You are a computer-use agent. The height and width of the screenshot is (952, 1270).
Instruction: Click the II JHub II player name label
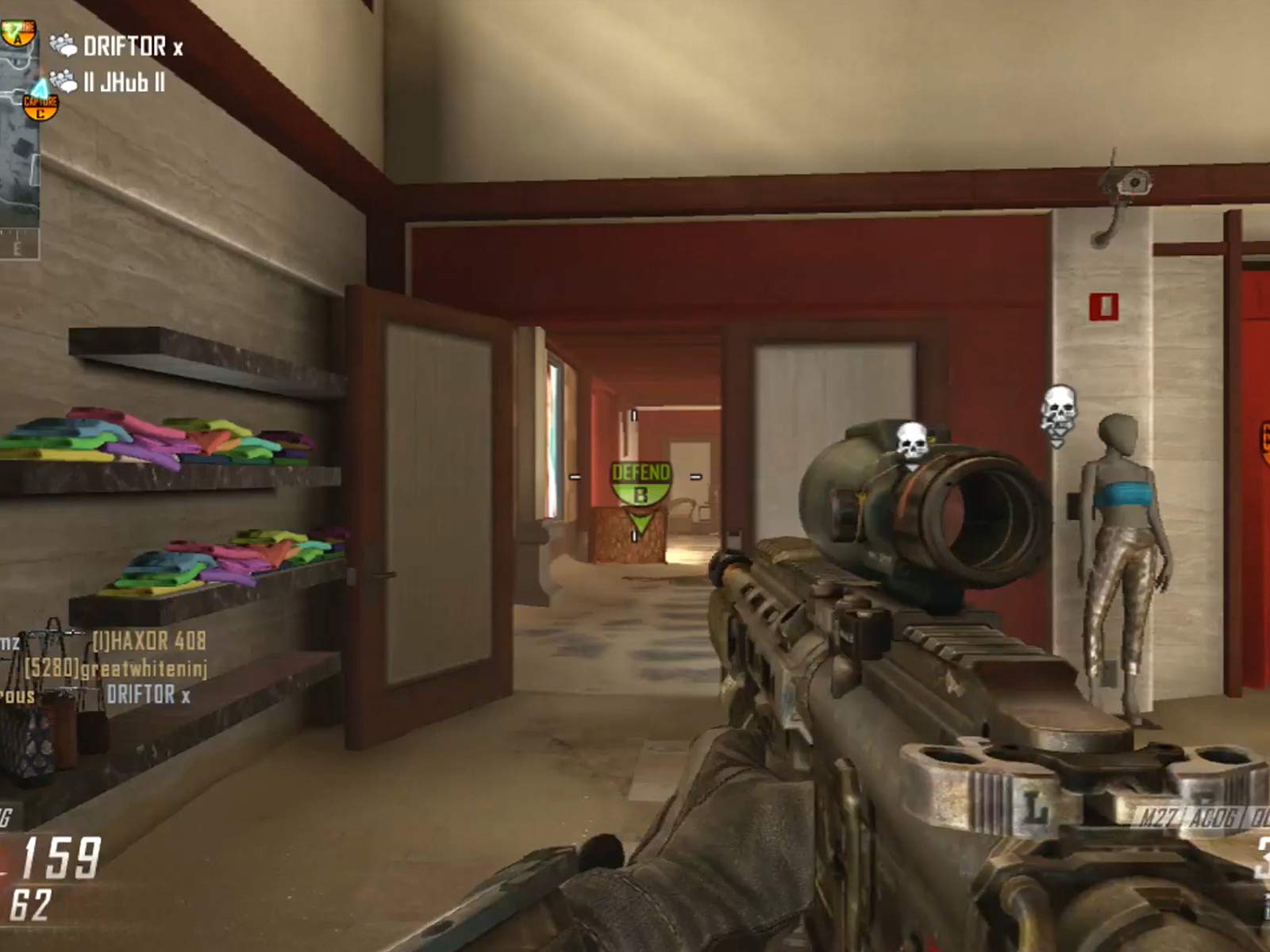[x=125, y=82]
